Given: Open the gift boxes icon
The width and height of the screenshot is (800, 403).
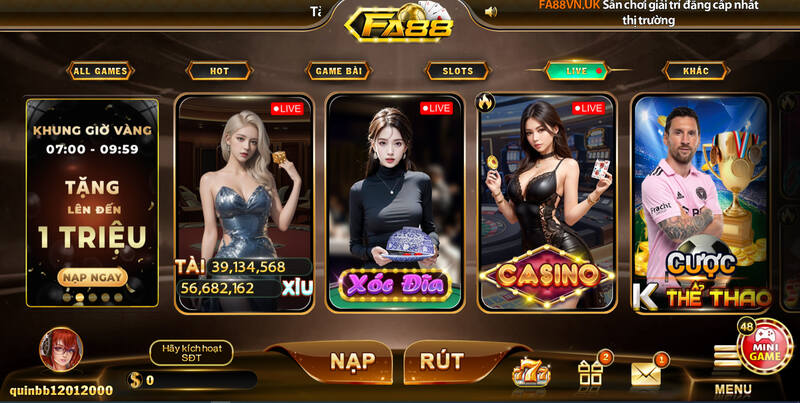Looking at the screenshot, I should tap(590, 373).
